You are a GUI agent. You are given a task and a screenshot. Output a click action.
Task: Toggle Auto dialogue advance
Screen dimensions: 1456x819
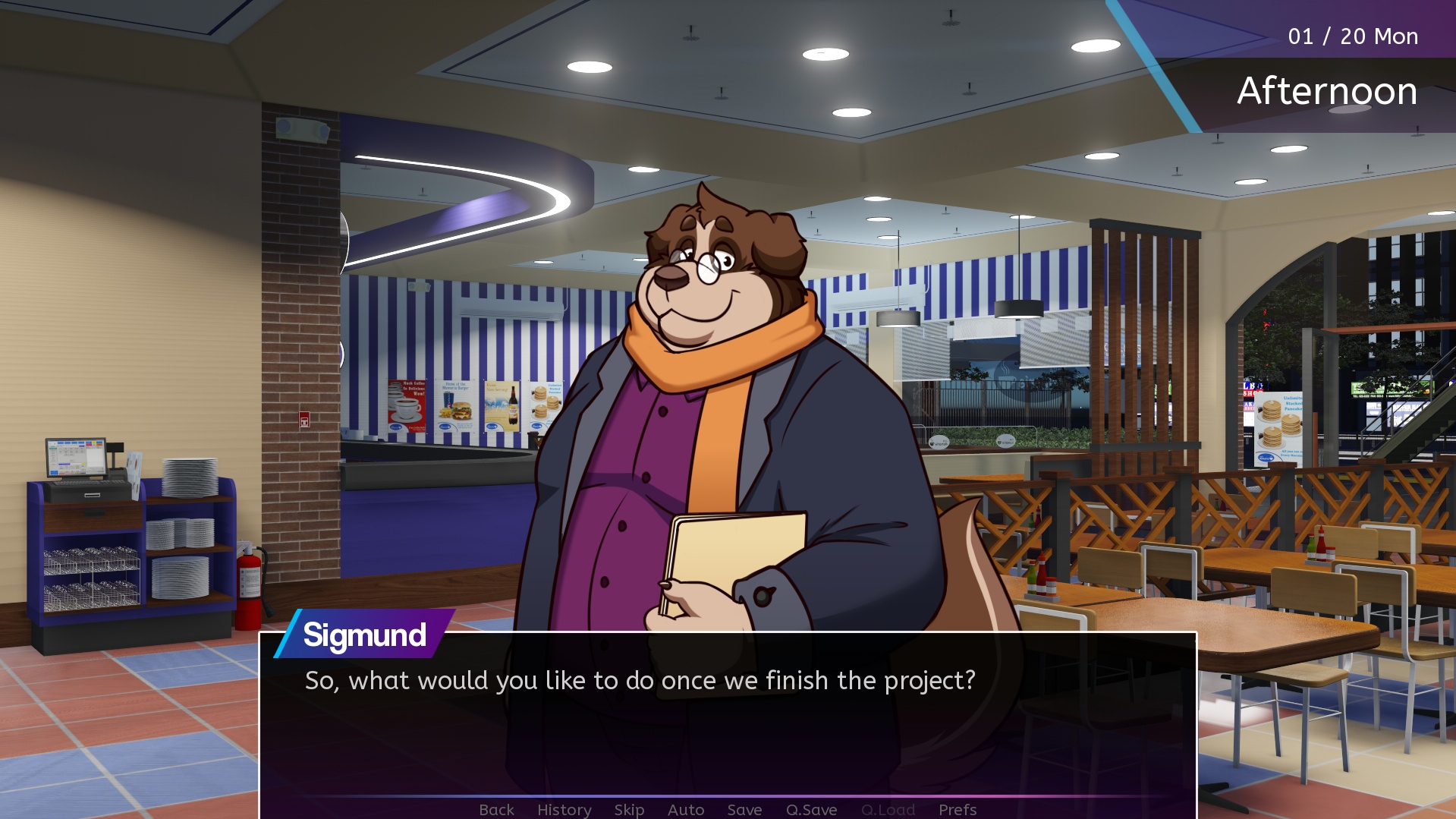686,809
